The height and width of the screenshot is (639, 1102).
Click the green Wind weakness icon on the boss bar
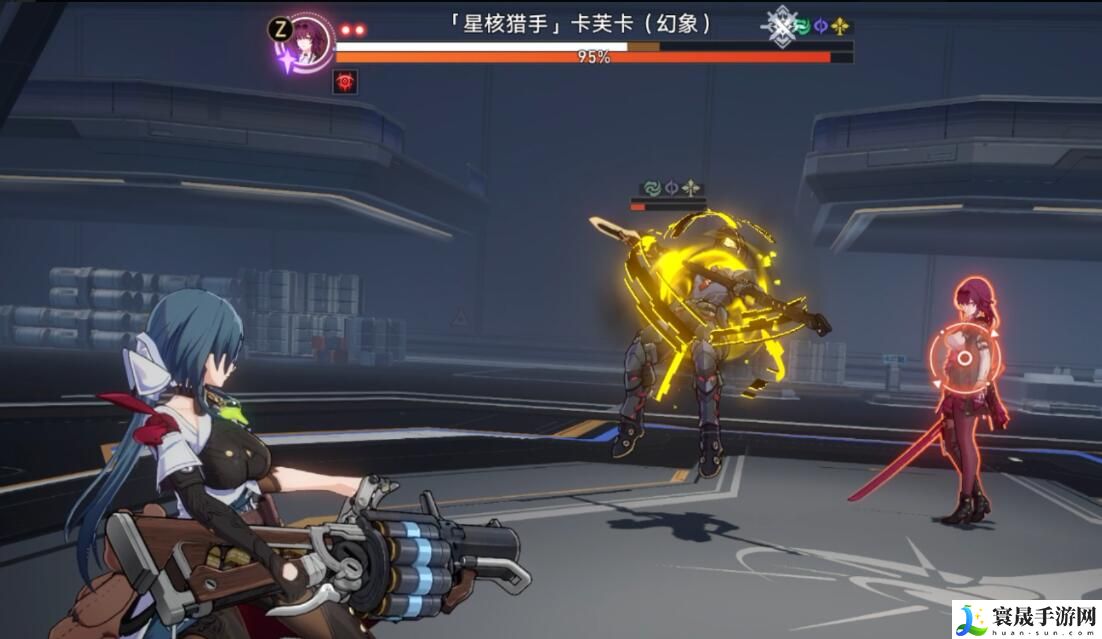coord(802,27)
